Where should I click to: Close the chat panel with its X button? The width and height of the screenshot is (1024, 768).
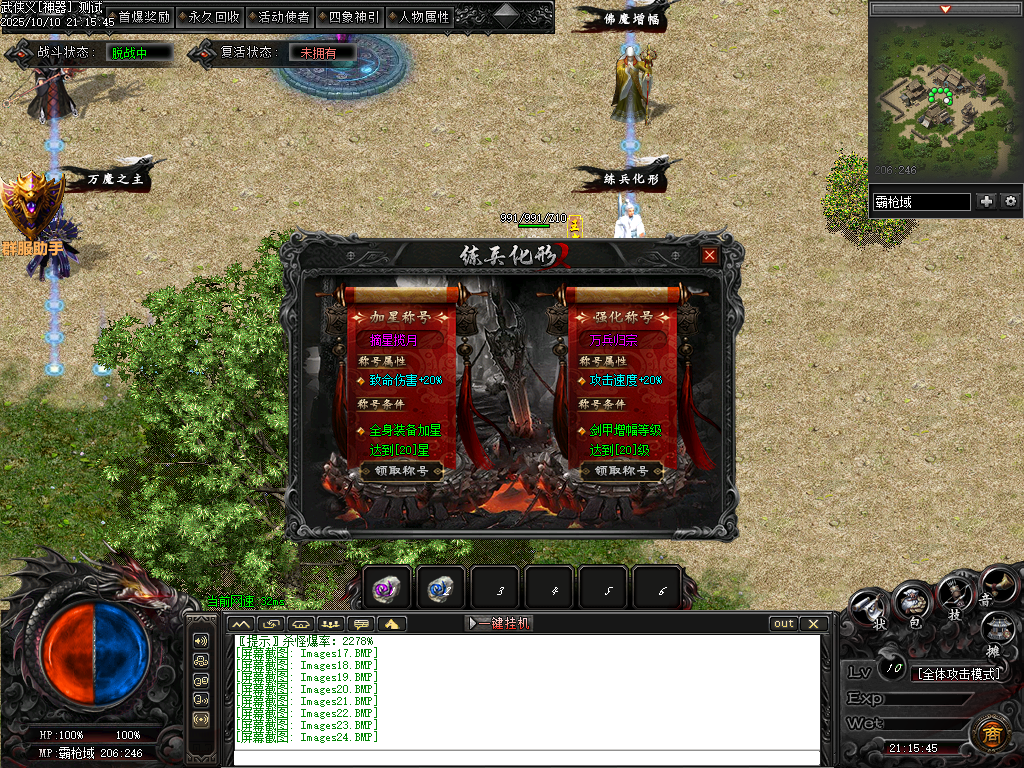pyautogui.click(x=814, y=623)
